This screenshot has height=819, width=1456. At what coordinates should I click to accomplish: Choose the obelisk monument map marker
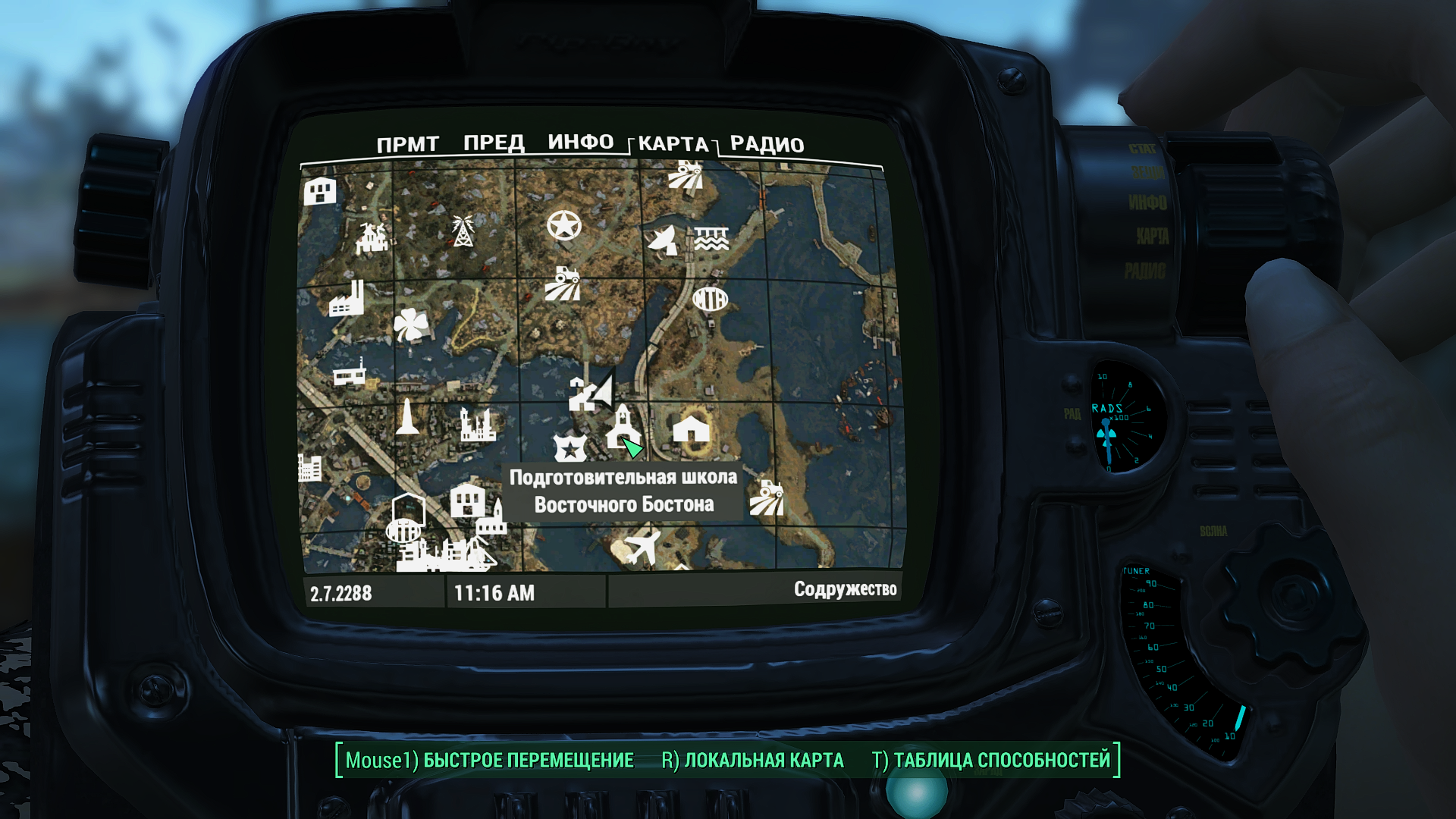407,418
